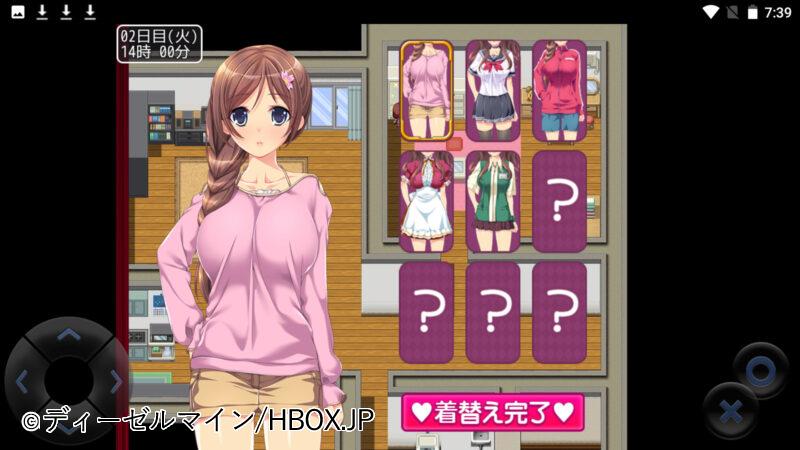Confirm the outfit with 着替え完了 button

492,412
